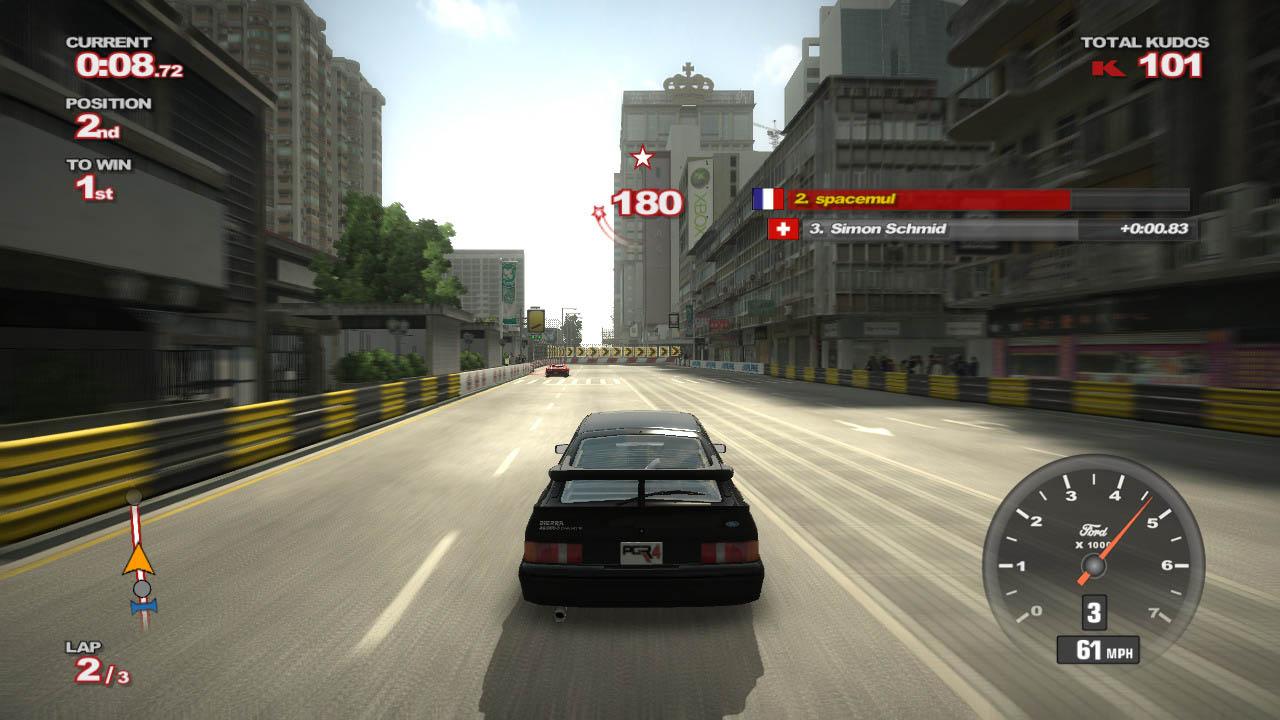Toggle the 180 Kudos score popup
Image resolution: width=1280 pixels, height=720 pixels.
[x=646, y=203]
